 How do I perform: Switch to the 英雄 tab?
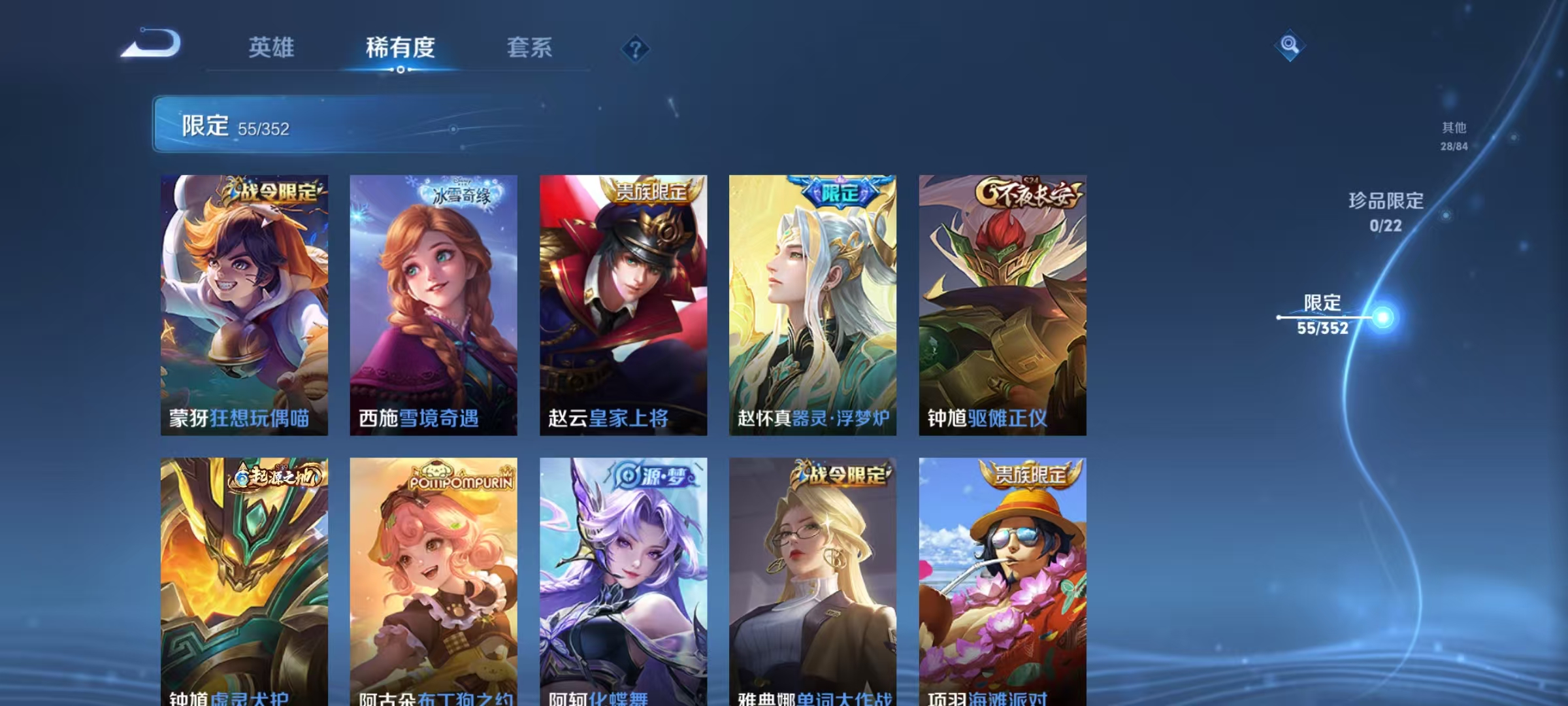(x=272, y=48)
